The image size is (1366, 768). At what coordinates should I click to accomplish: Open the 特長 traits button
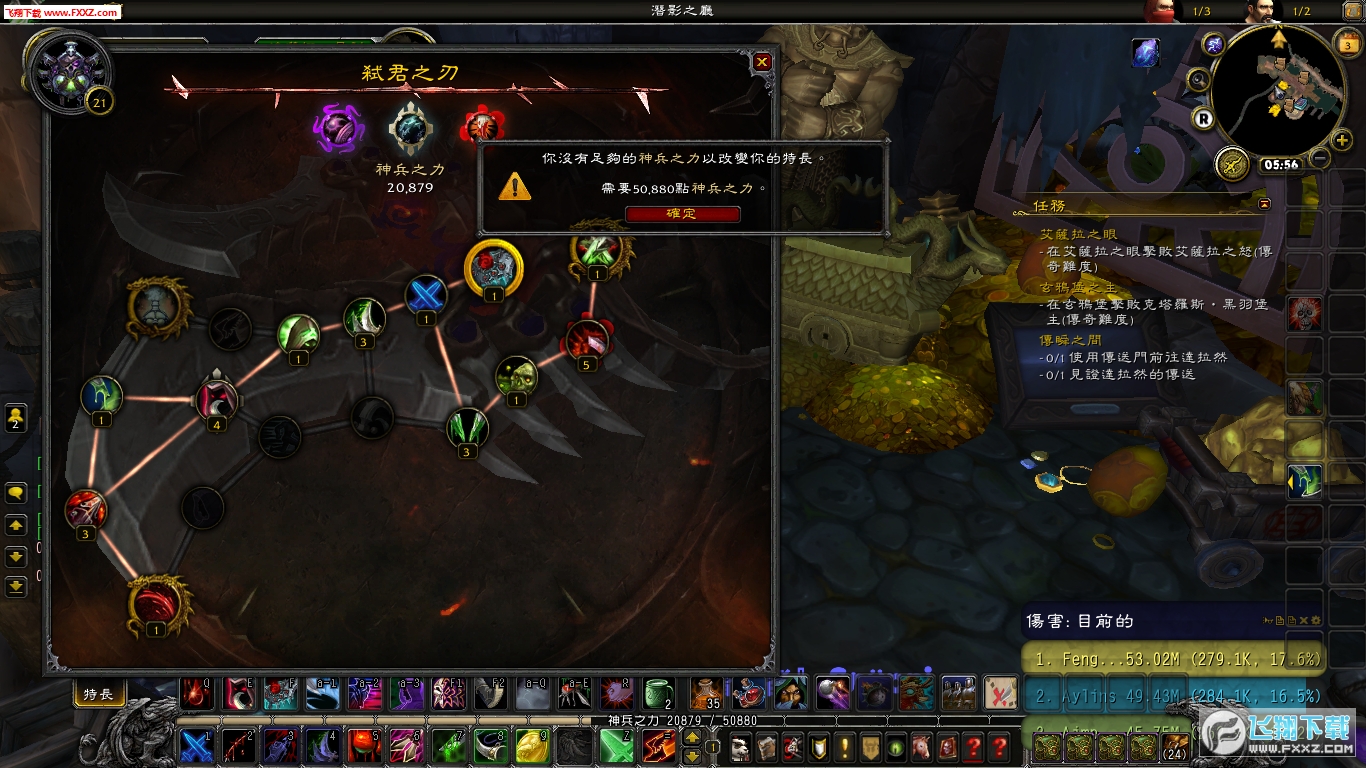pyautogui.click(x=98, y=694)
